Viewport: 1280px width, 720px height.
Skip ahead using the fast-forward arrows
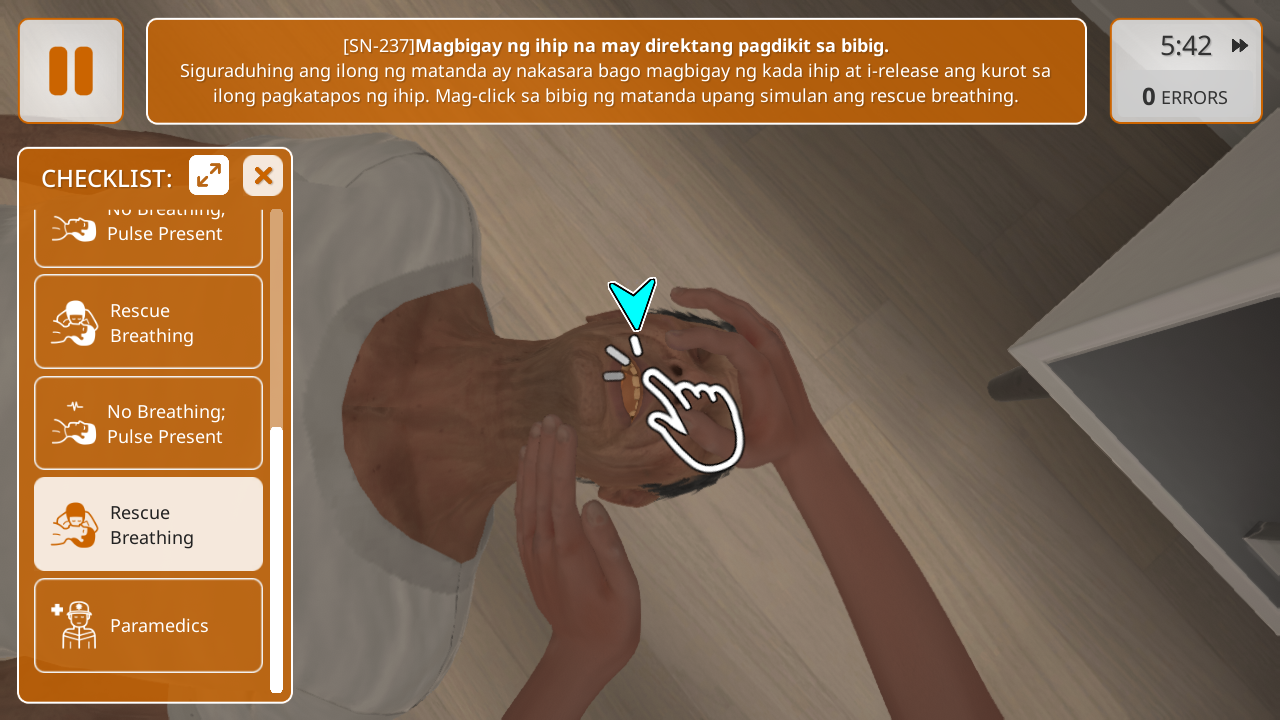click(x=1240, y=46)
